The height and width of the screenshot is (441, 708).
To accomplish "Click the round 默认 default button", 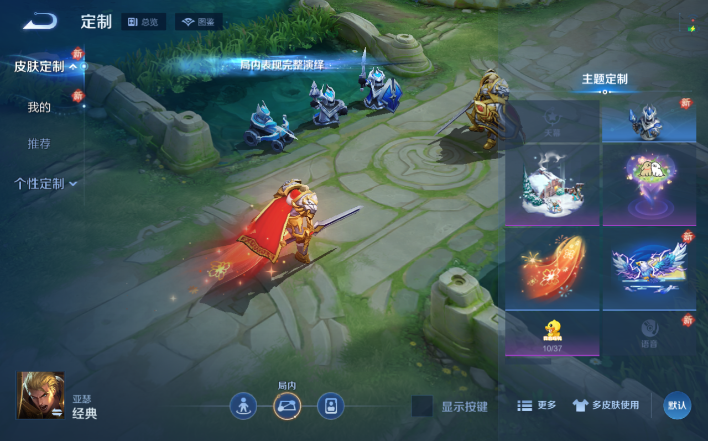I will point(677,406).
